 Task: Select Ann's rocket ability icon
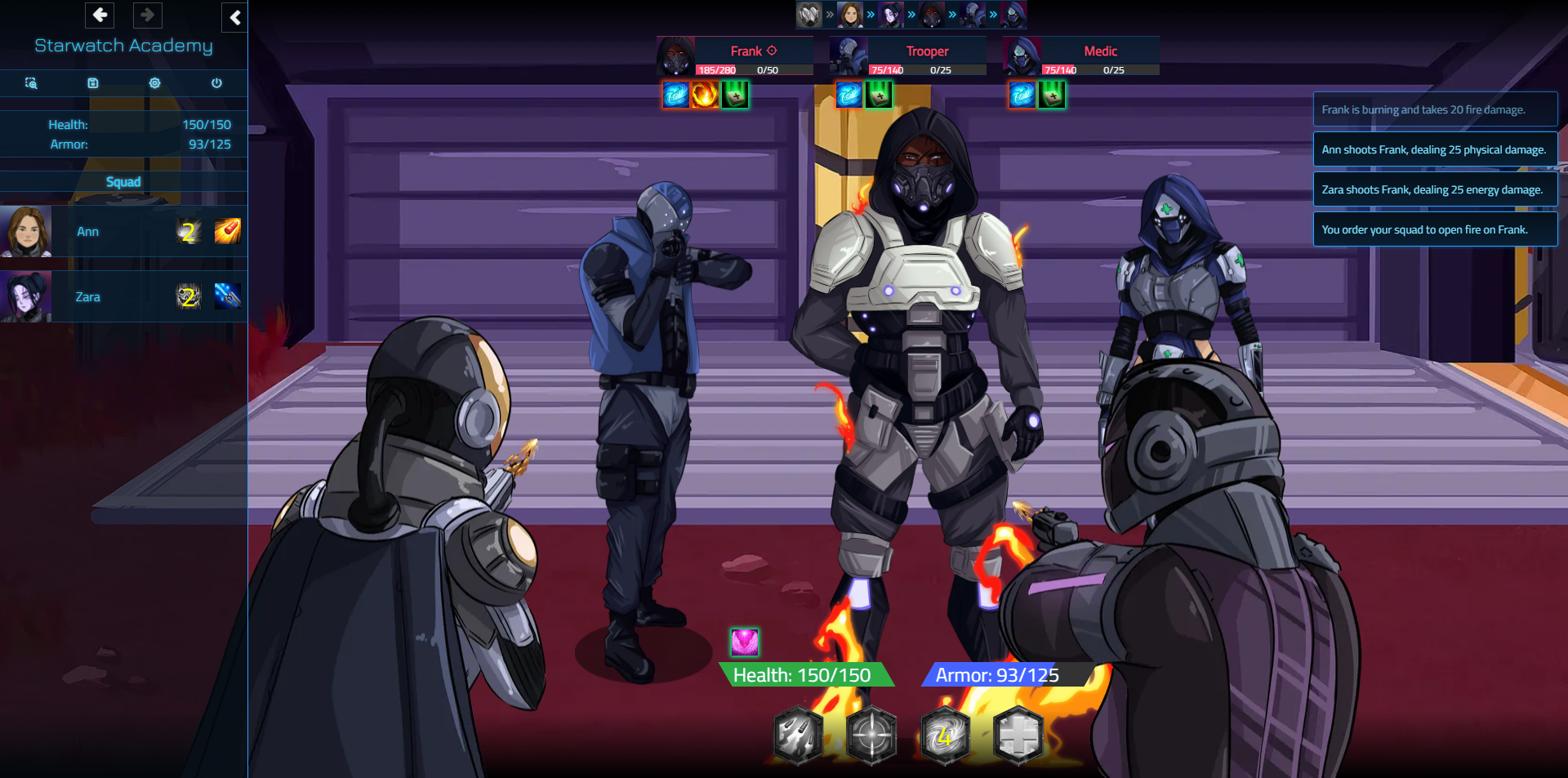pos(228,231)
